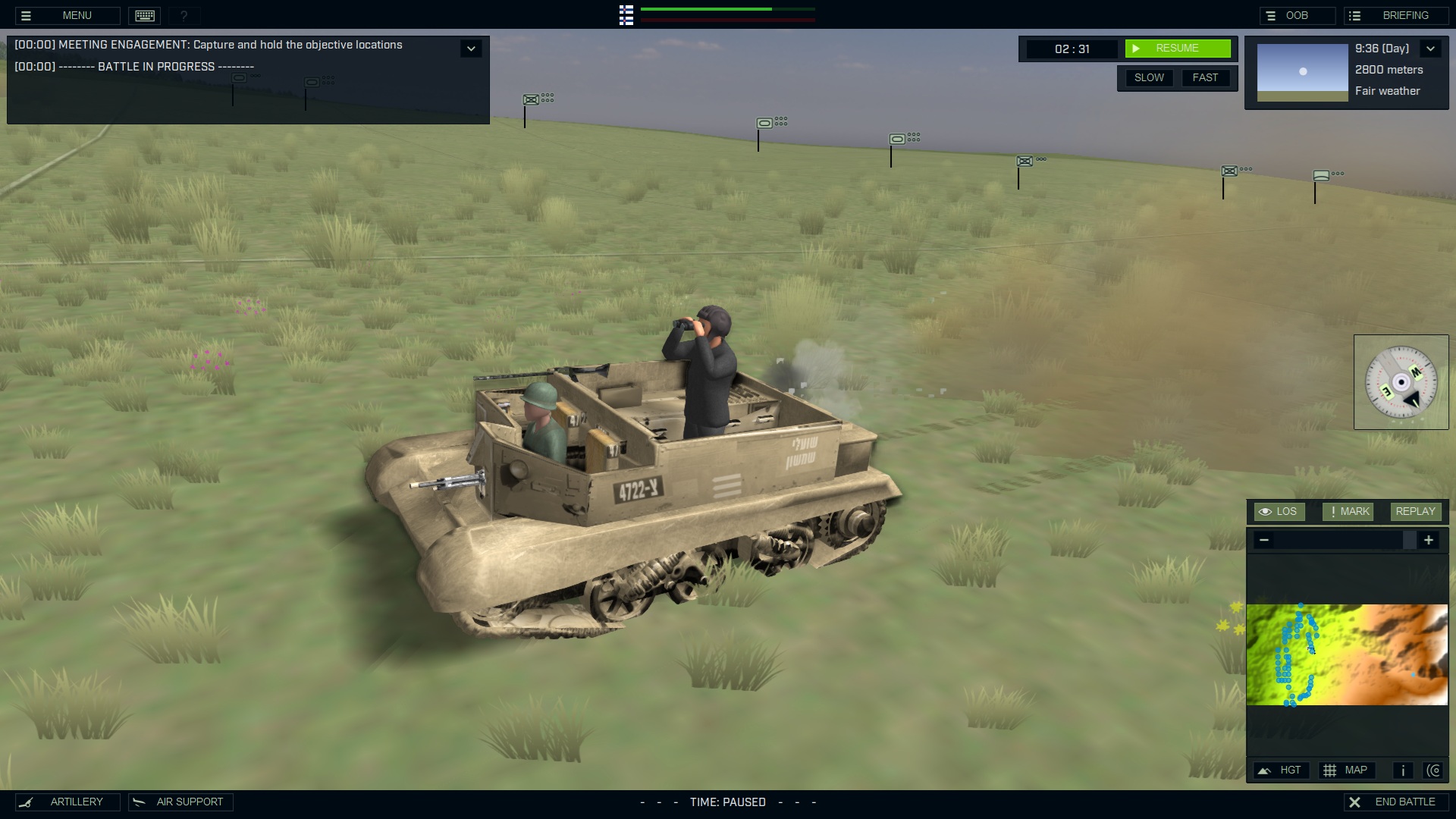Collapse the message log with the chevron
Image resolution: width=1456 pixels, height=819 pixels.
tap(471, 48)
